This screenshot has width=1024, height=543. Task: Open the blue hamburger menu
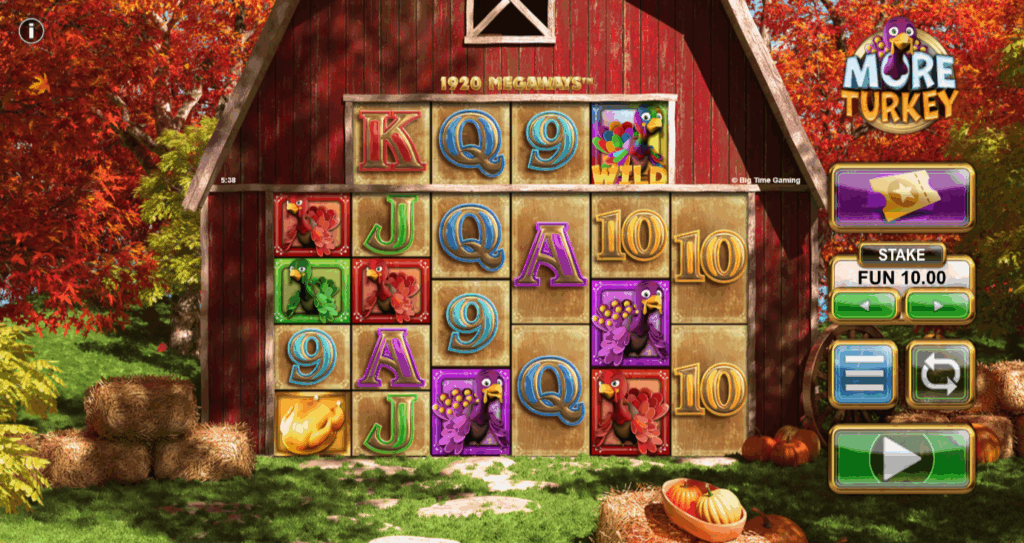click(863, 375)
